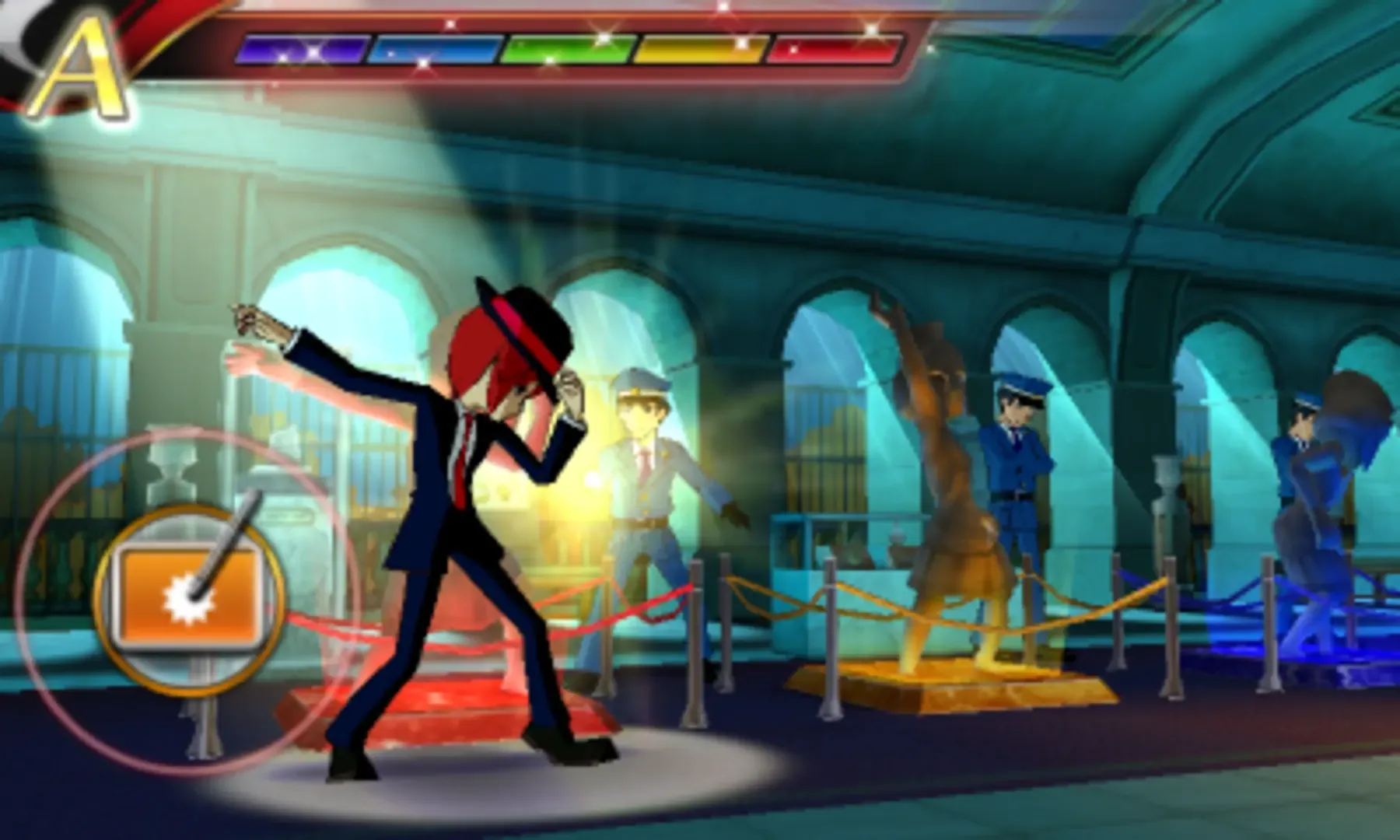Toggle the purple segment of the rhythm meter
The image size is (1400, 840).
(303, 48)
